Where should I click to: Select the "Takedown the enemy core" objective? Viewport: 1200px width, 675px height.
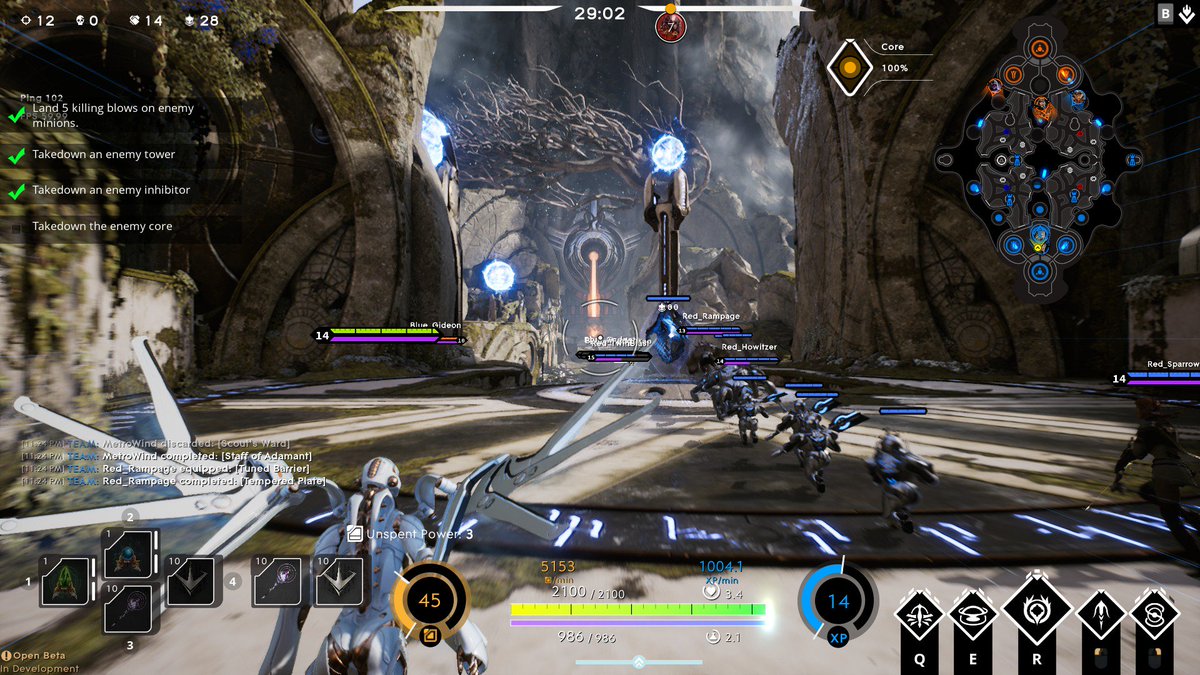[102, 227]
